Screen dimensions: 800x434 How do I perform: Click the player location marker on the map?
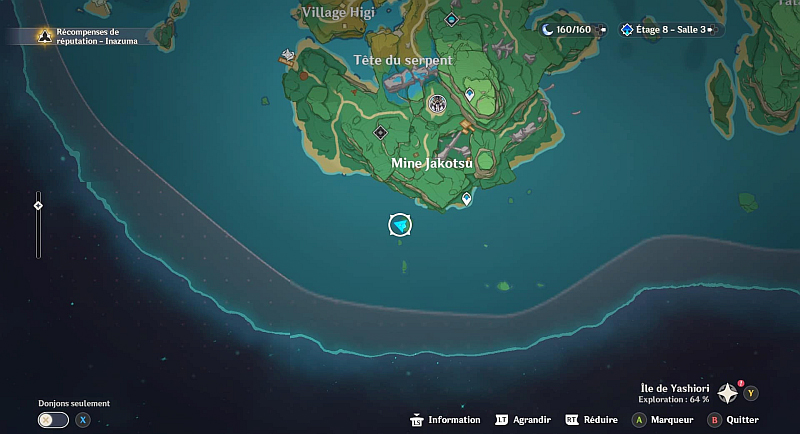click(x=400, y=225)
